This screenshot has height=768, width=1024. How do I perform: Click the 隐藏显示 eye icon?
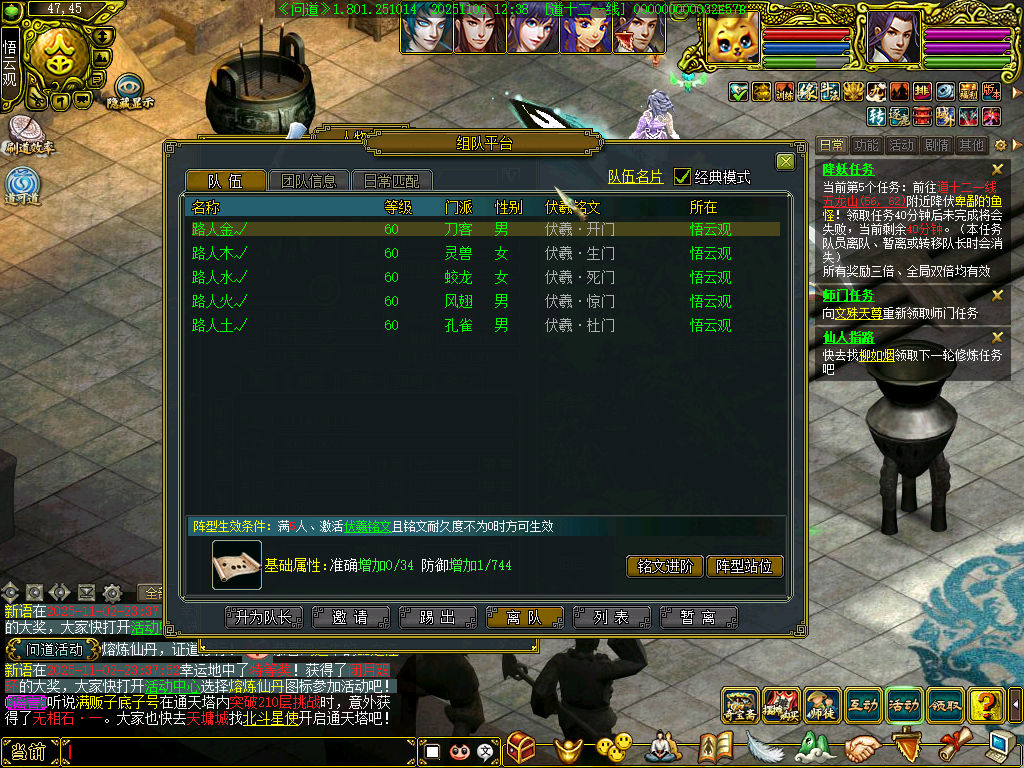coord(129,88)
